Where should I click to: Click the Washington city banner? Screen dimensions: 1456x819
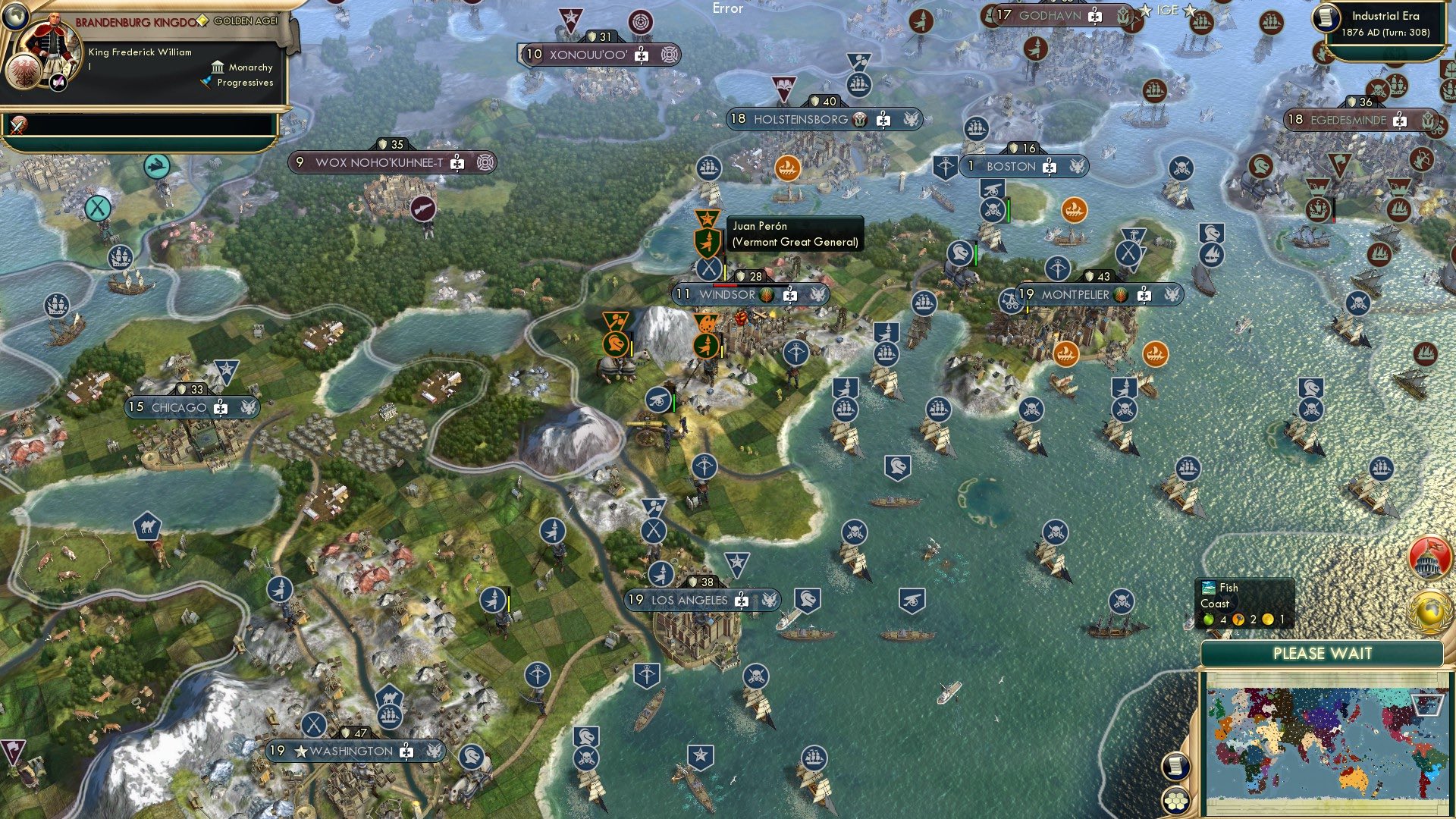click(349, 752)
